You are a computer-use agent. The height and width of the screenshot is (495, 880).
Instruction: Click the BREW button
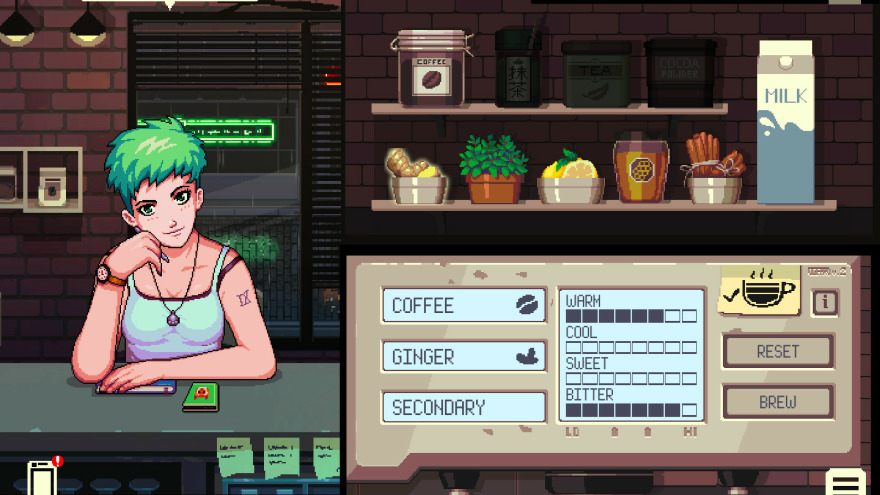(778, 402)
